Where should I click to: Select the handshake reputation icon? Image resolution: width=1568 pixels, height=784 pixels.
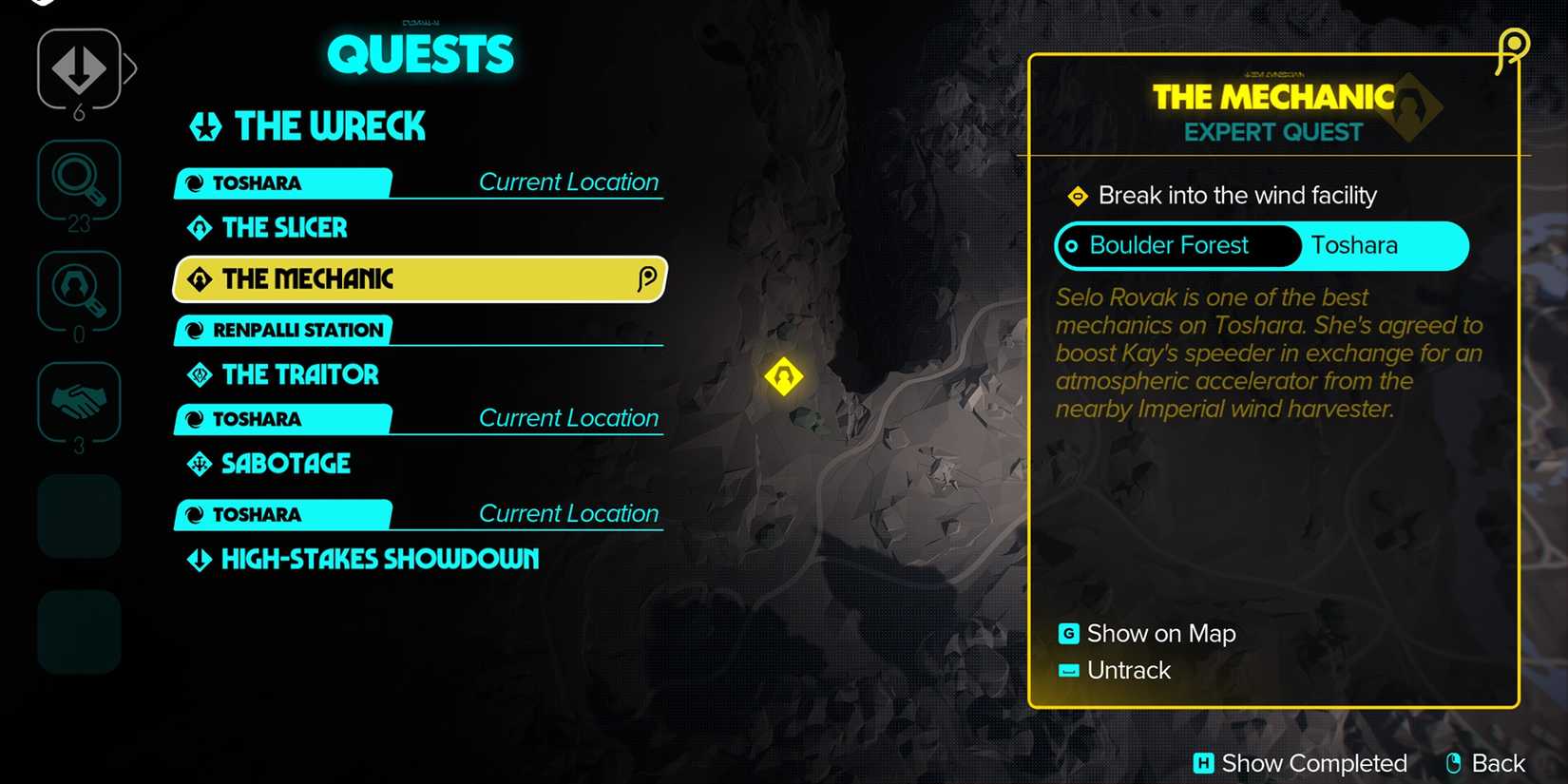(79, 401)
